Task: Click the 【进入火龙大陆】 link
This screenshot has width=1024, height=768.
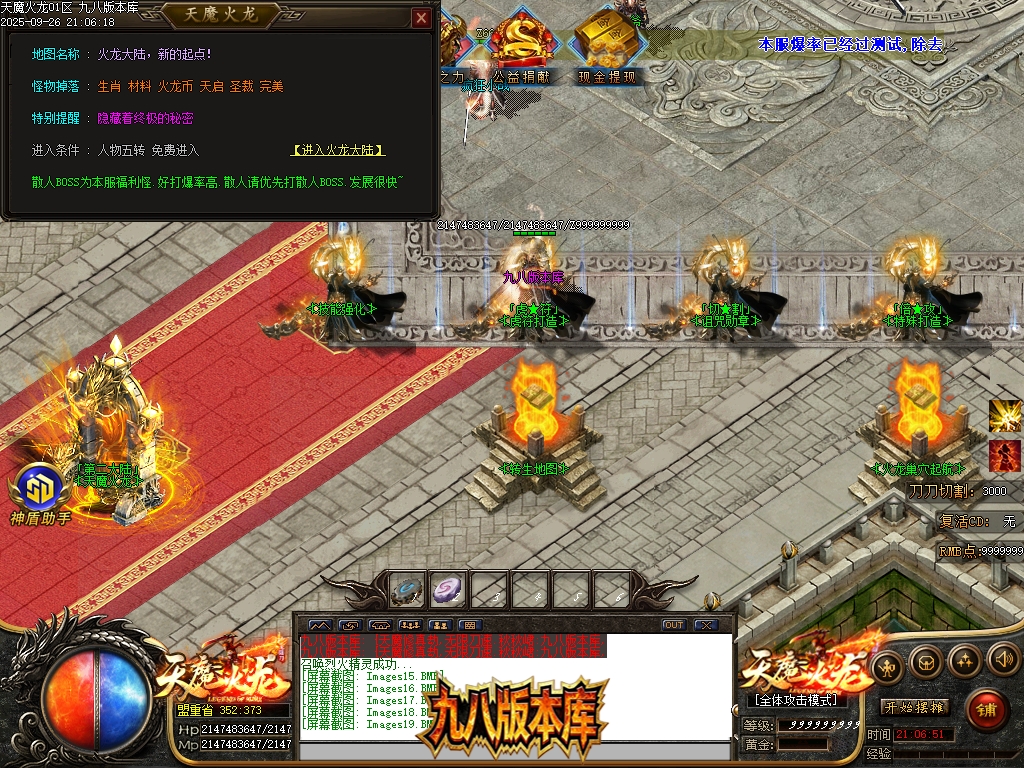Action: pyautogui.click(x=338, y=150)
